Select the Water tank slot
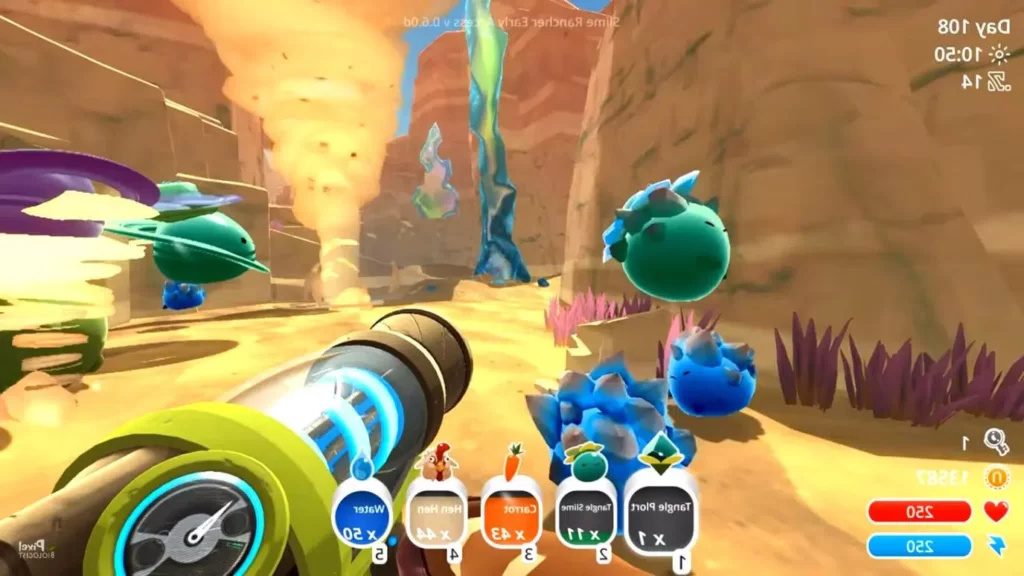The width and height of the screenshot is (1024, 576). [362, 512]
